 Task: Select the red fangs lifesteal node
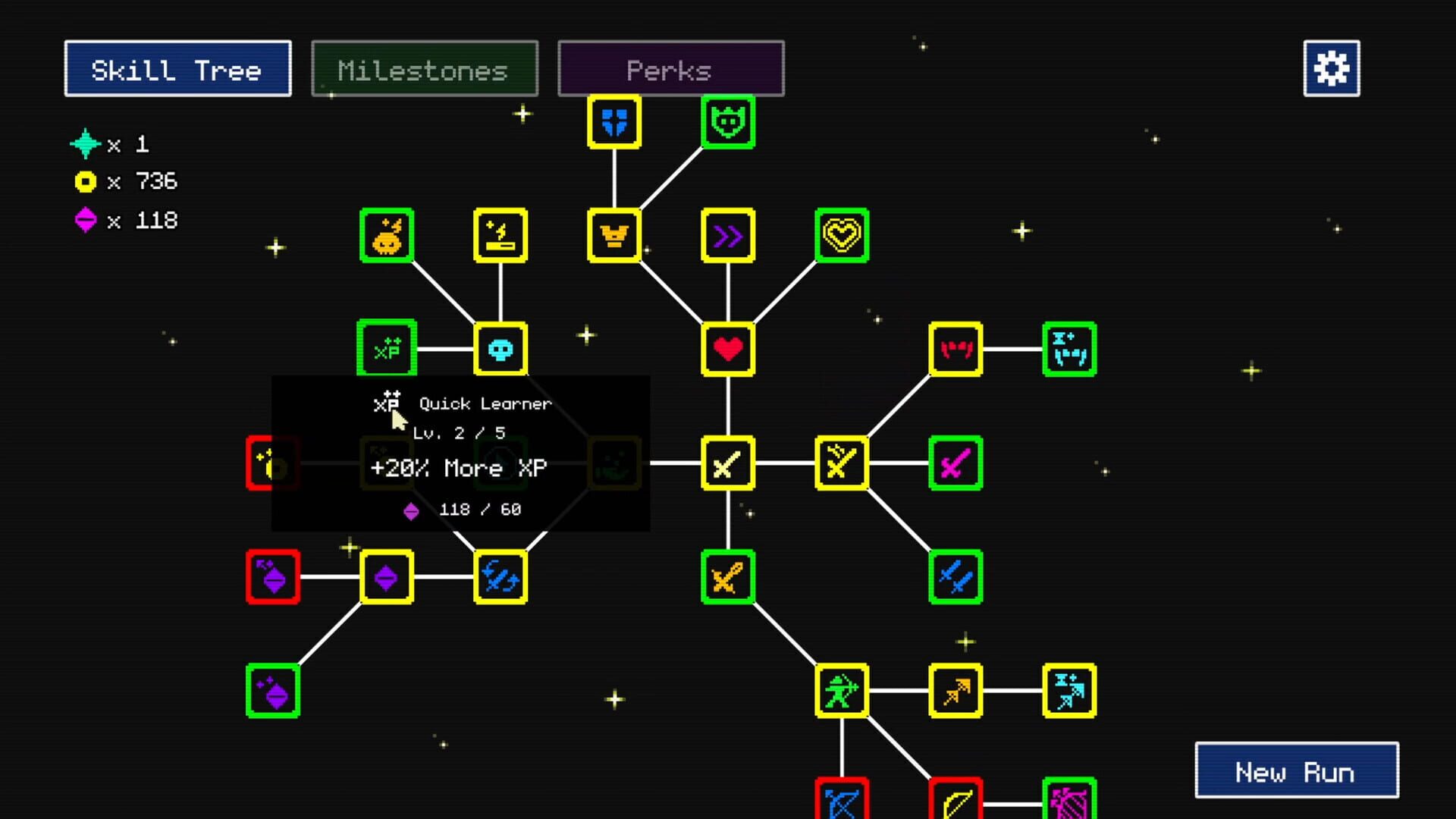[x=955, y=350]
